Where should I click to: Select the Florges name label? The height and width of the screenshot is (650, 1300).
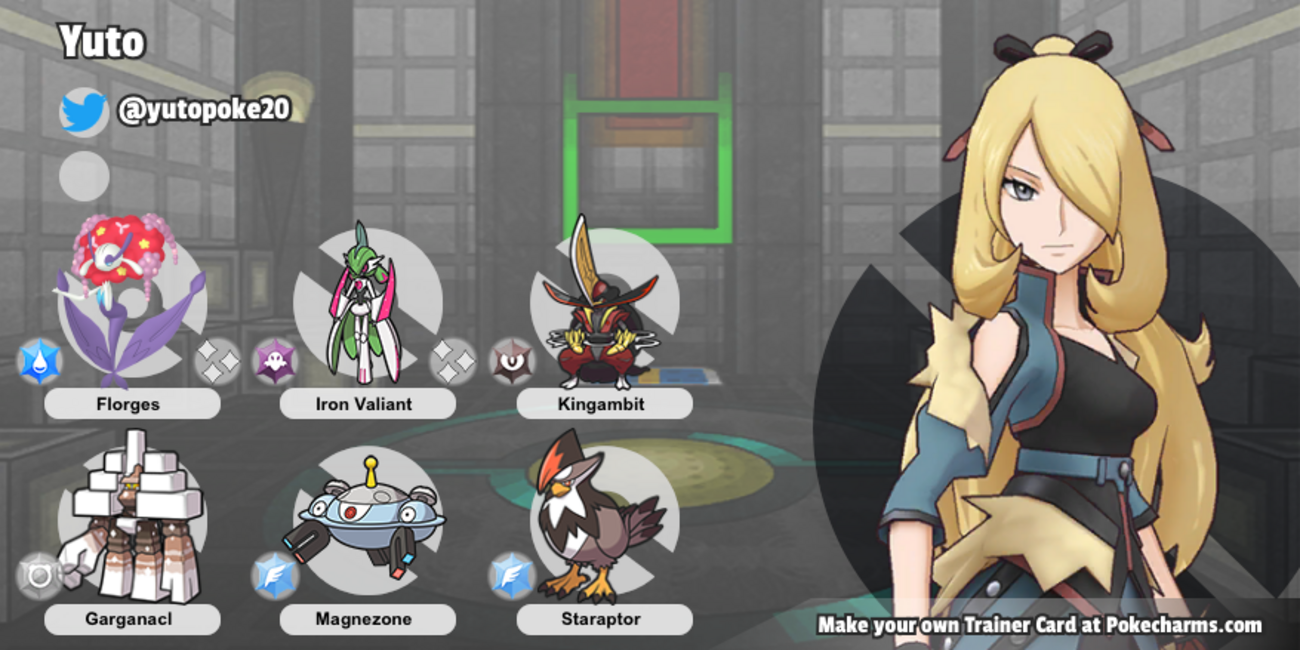coord(132,404)
